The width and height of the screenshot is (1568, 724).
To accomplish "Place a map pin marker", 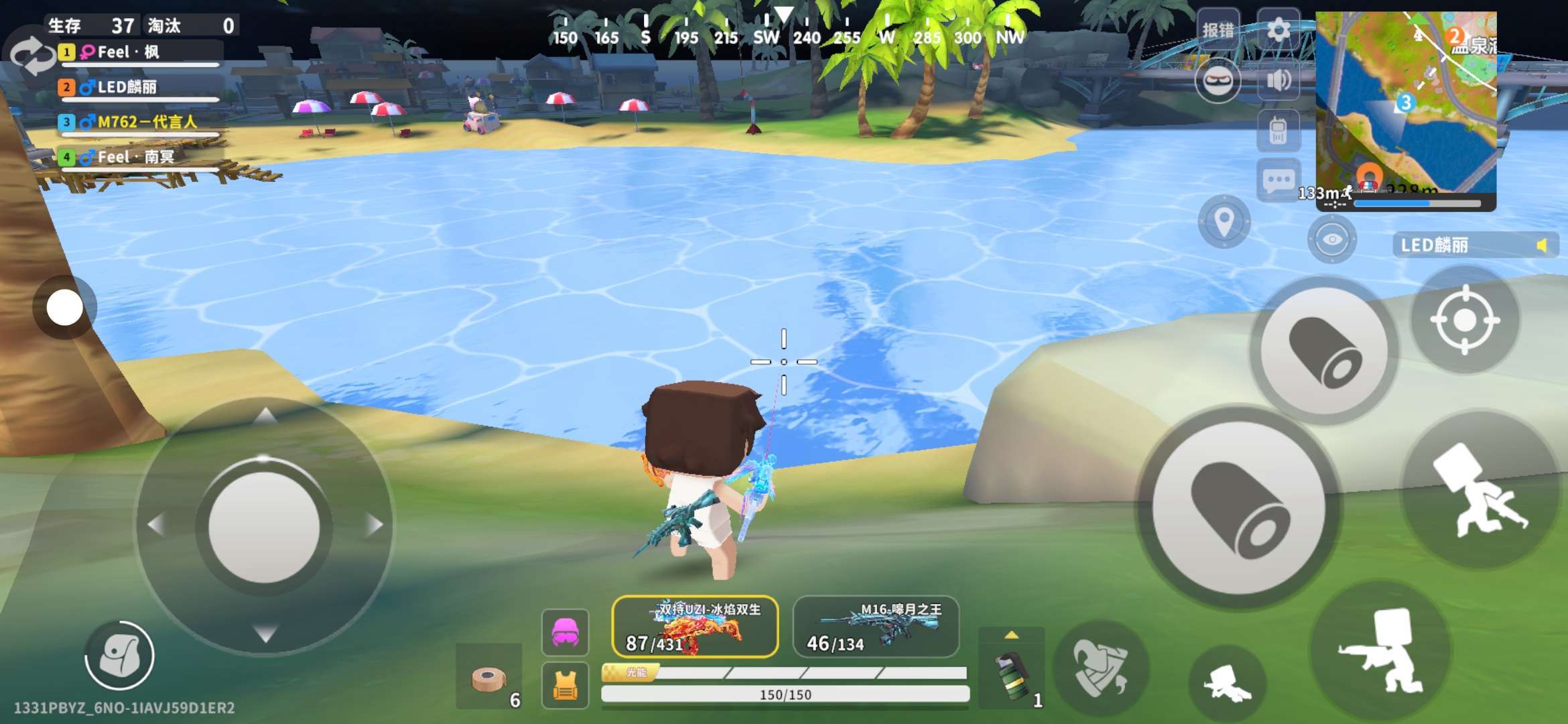I will pos(1224,221).
